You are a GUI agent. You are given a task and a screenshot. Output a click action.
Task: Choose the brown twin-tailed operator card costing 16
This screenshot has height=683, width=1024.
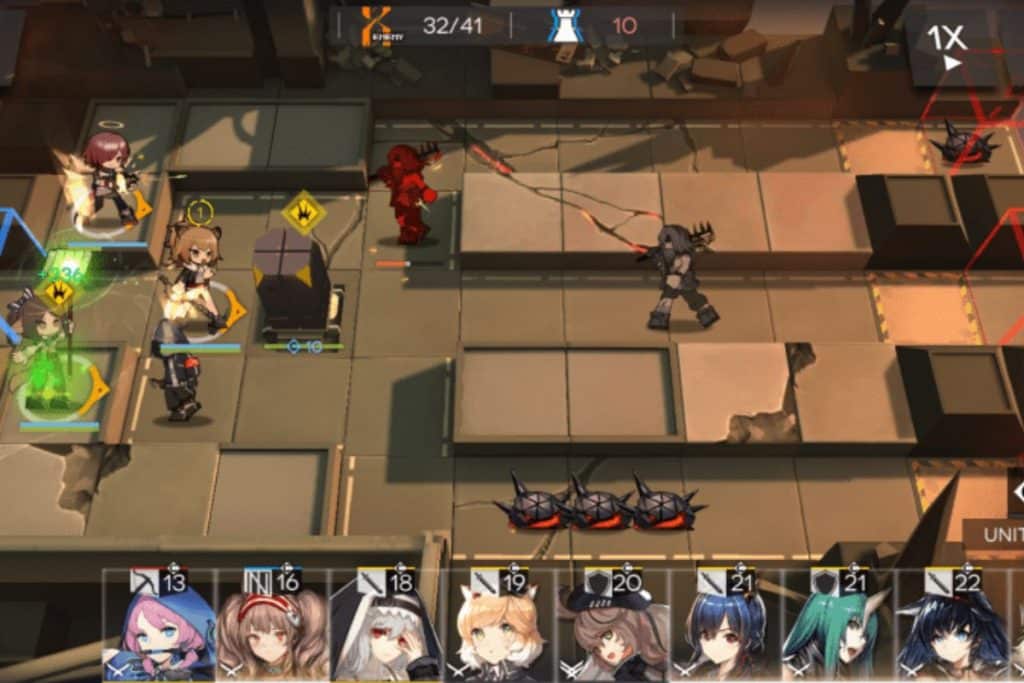pyautogui.click(x=271, y=627)
